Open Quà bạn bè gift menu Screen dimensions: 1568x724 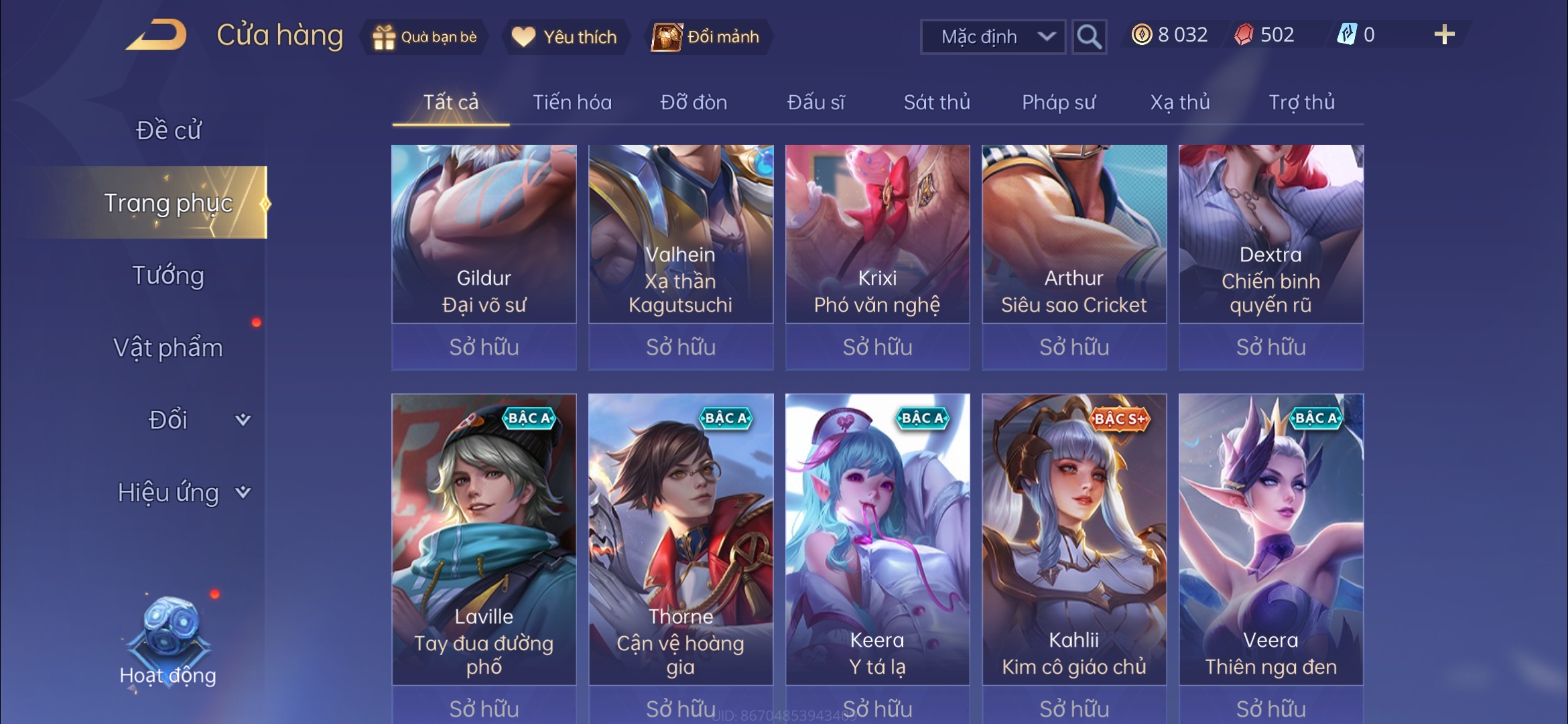[425, 37]
